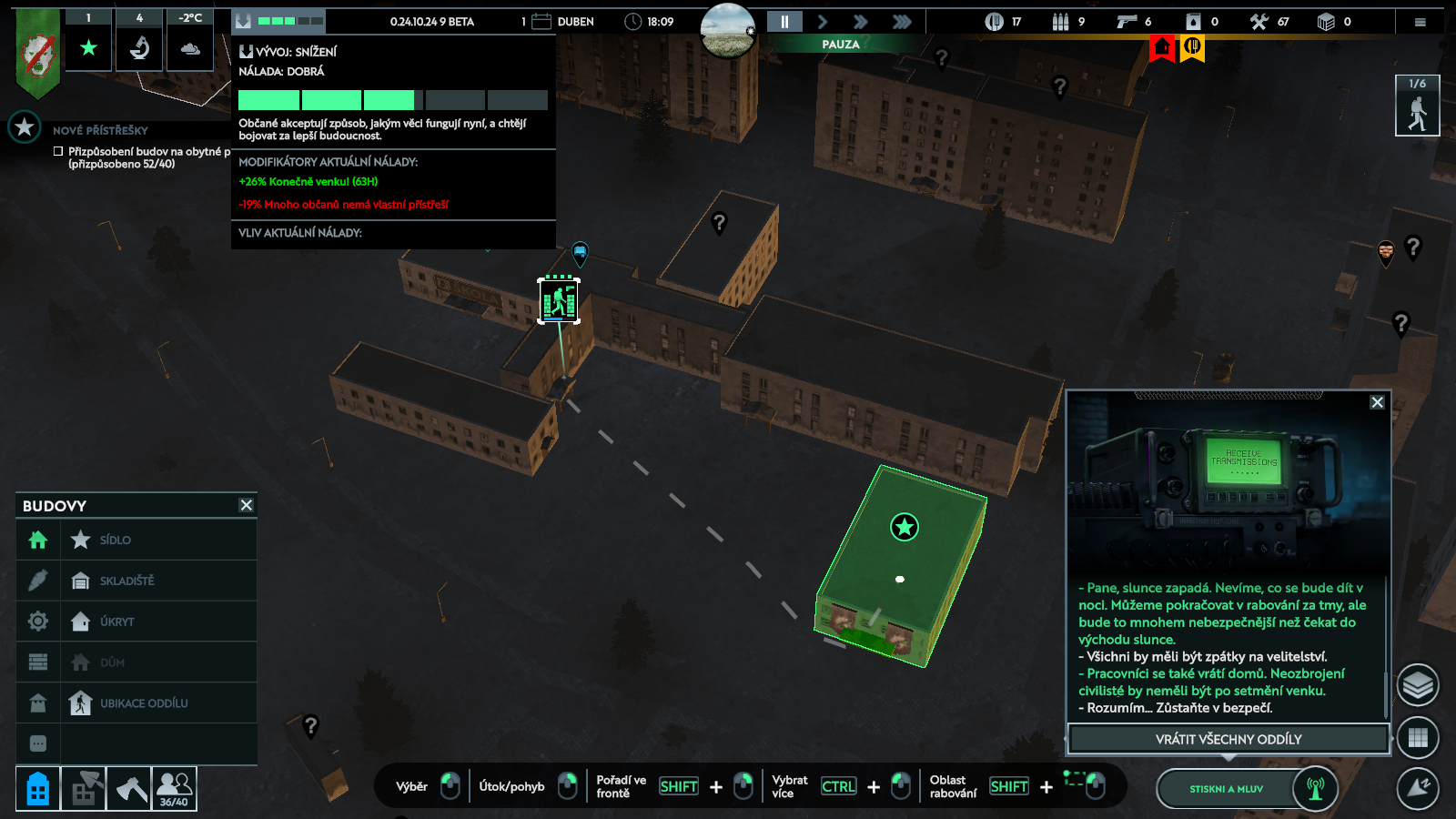This screenshot has width=1456, height=819.
Task: Set game speed to triple fast-forward
Action: point(901,22)
